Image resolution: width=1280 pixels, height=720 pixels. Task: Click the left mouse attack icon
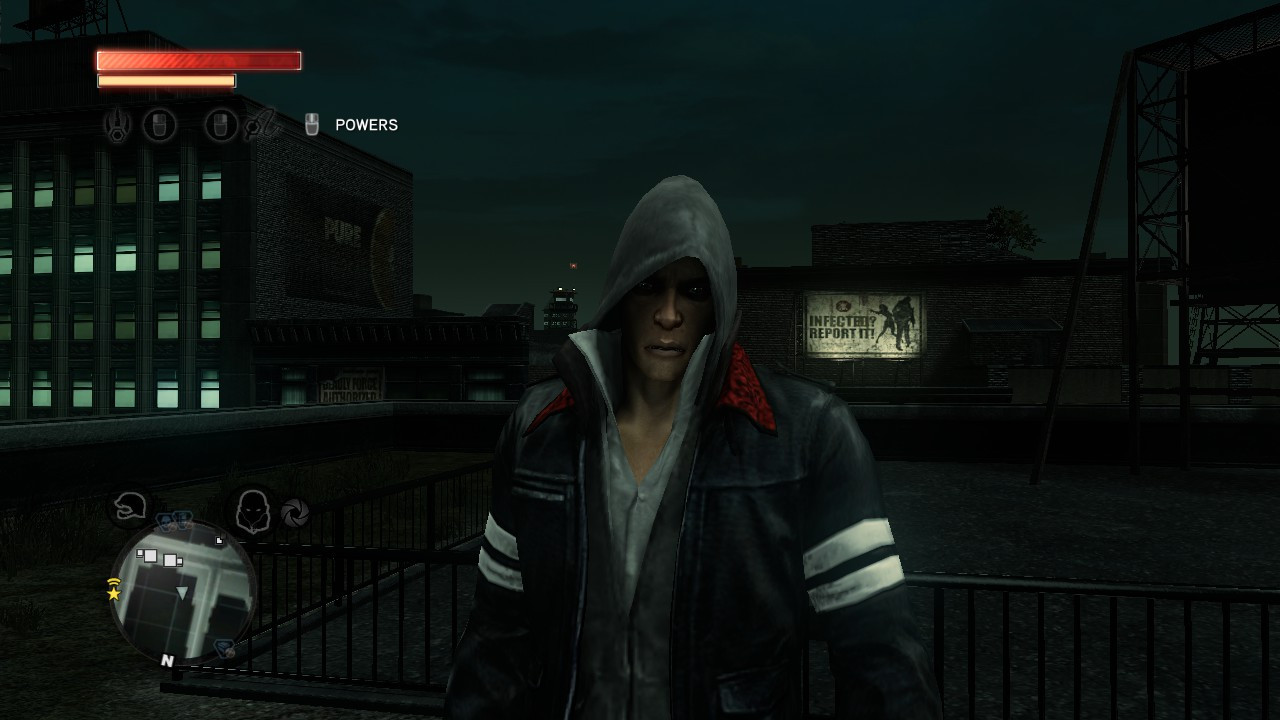pyautogui.click(x=159, y=124)
